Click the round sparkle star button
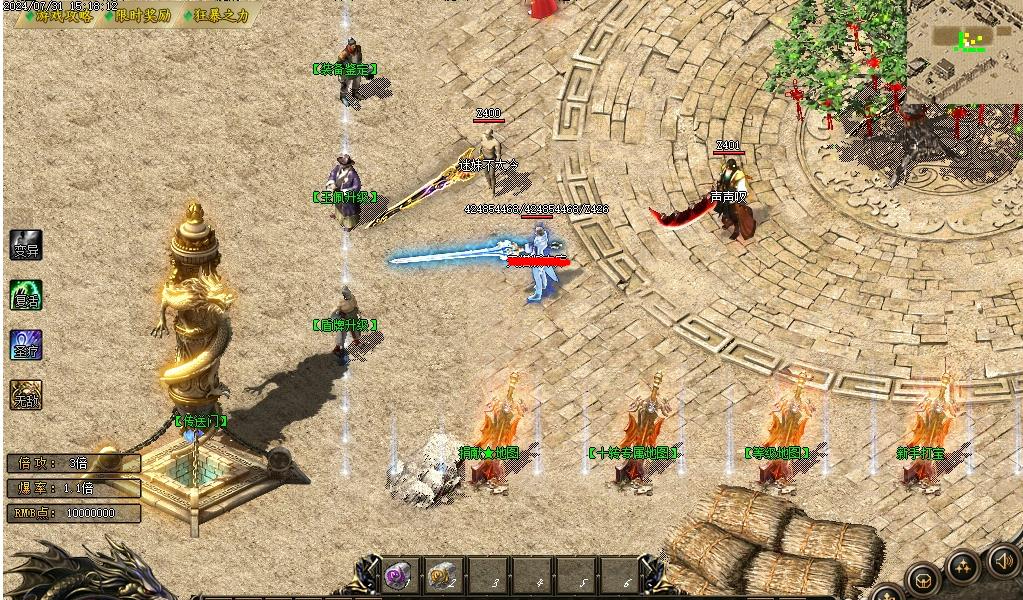The width and height of the screenshot is (1023, 600). (x=963, y=567)
